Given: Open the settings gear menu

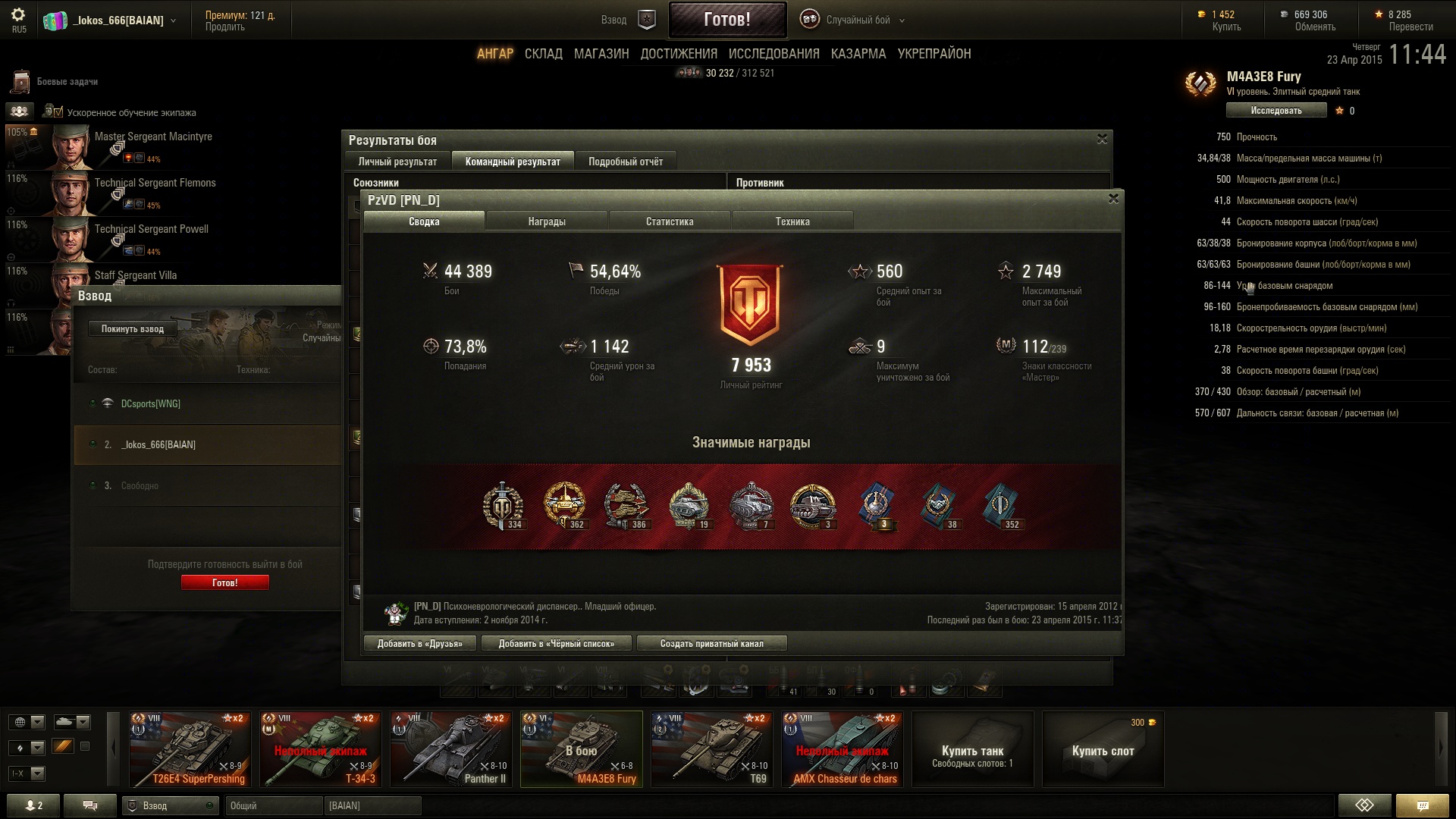Looking at the screenshot, I should 18,15.
